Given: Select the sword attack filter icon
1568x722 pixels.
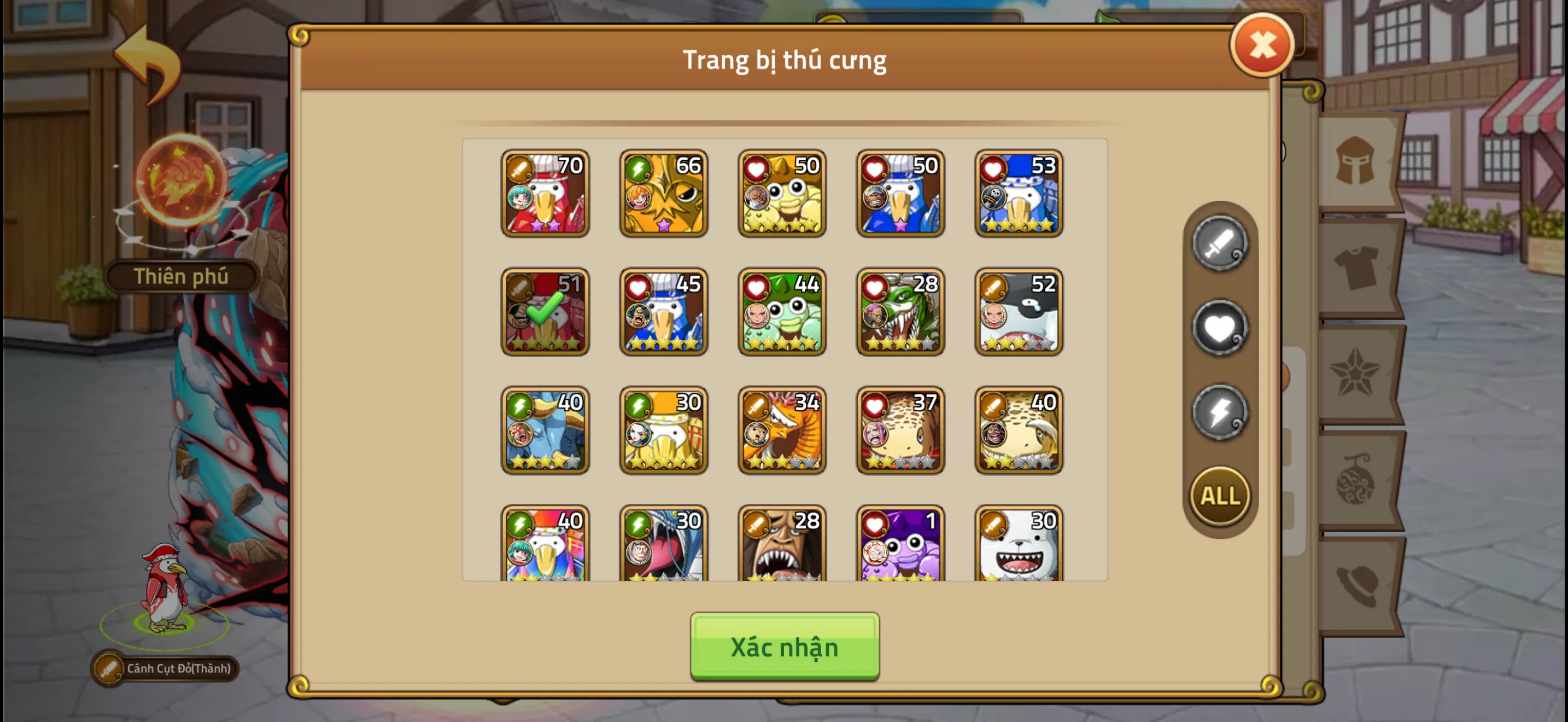Looking at the screenshot, I should pyautogui.click(x=1219, y=243).
